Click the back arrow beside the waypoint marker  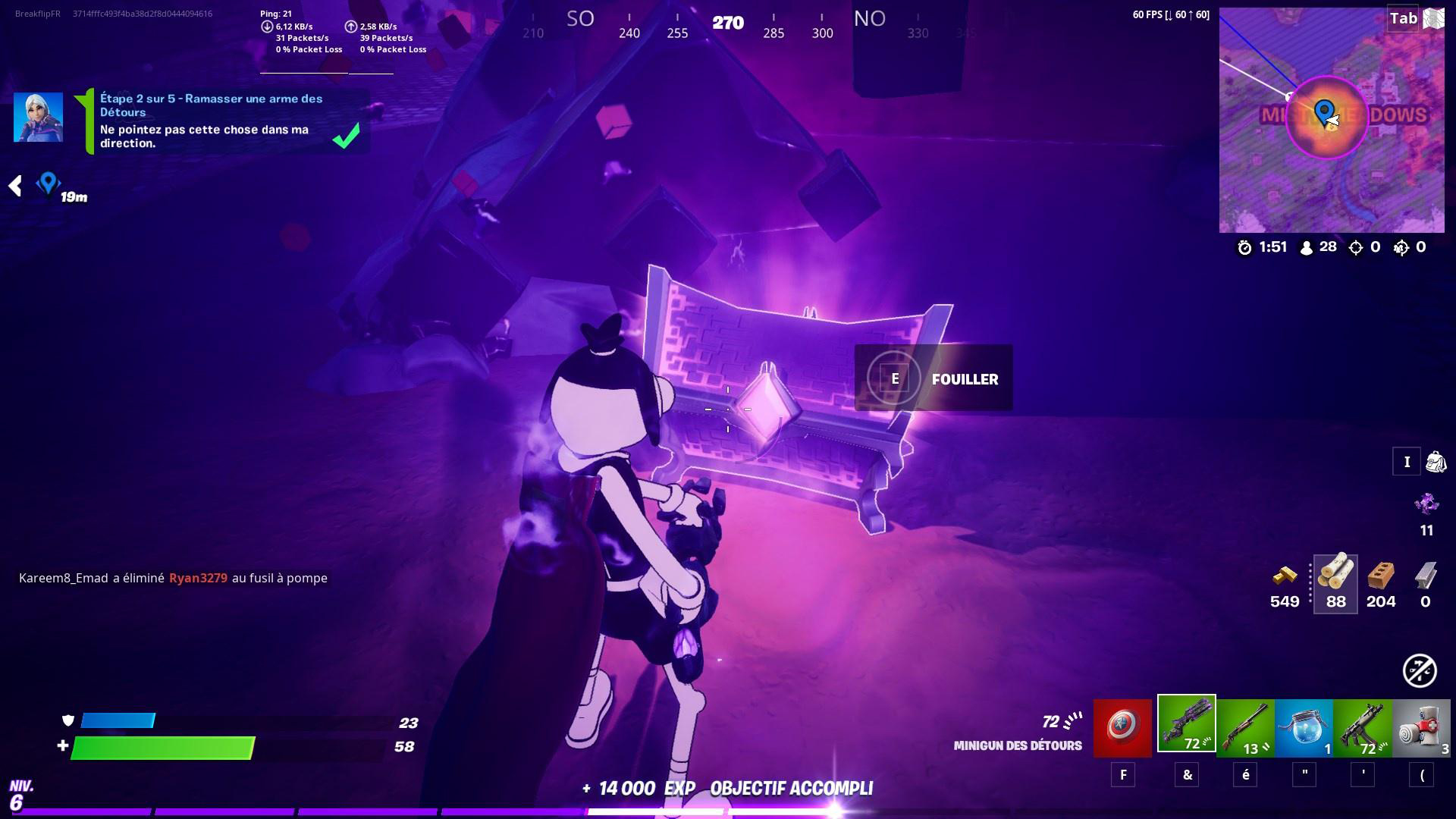(x=15, y=184)
